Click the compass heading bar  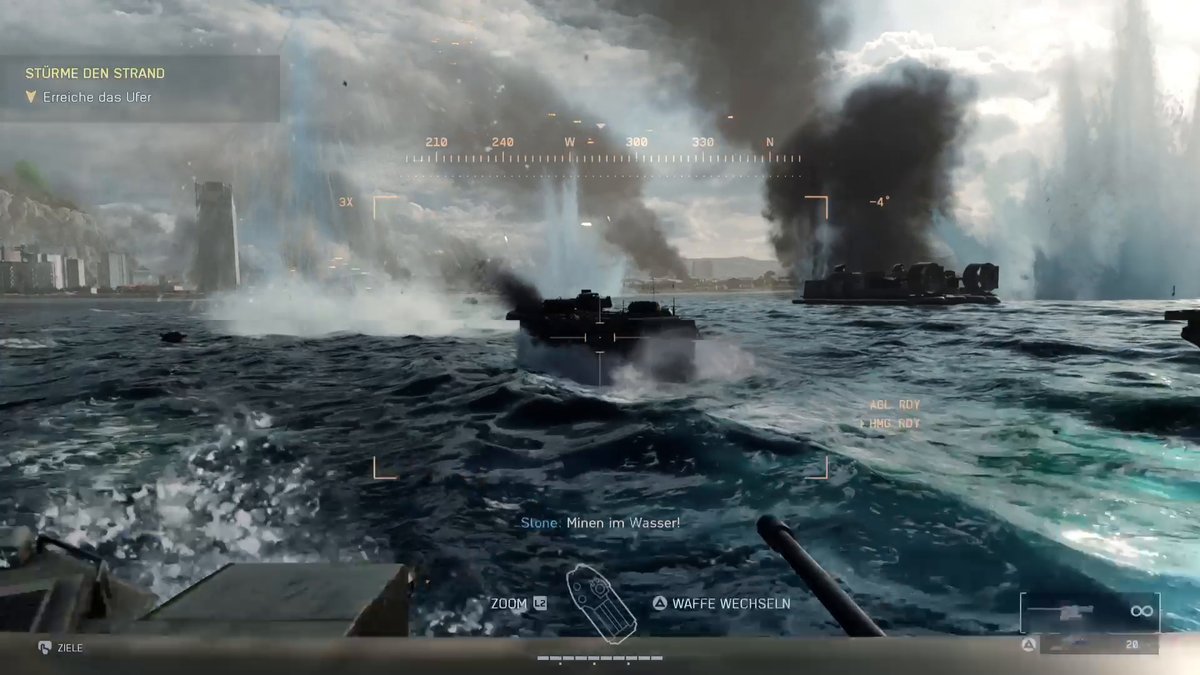coord(603,151)
